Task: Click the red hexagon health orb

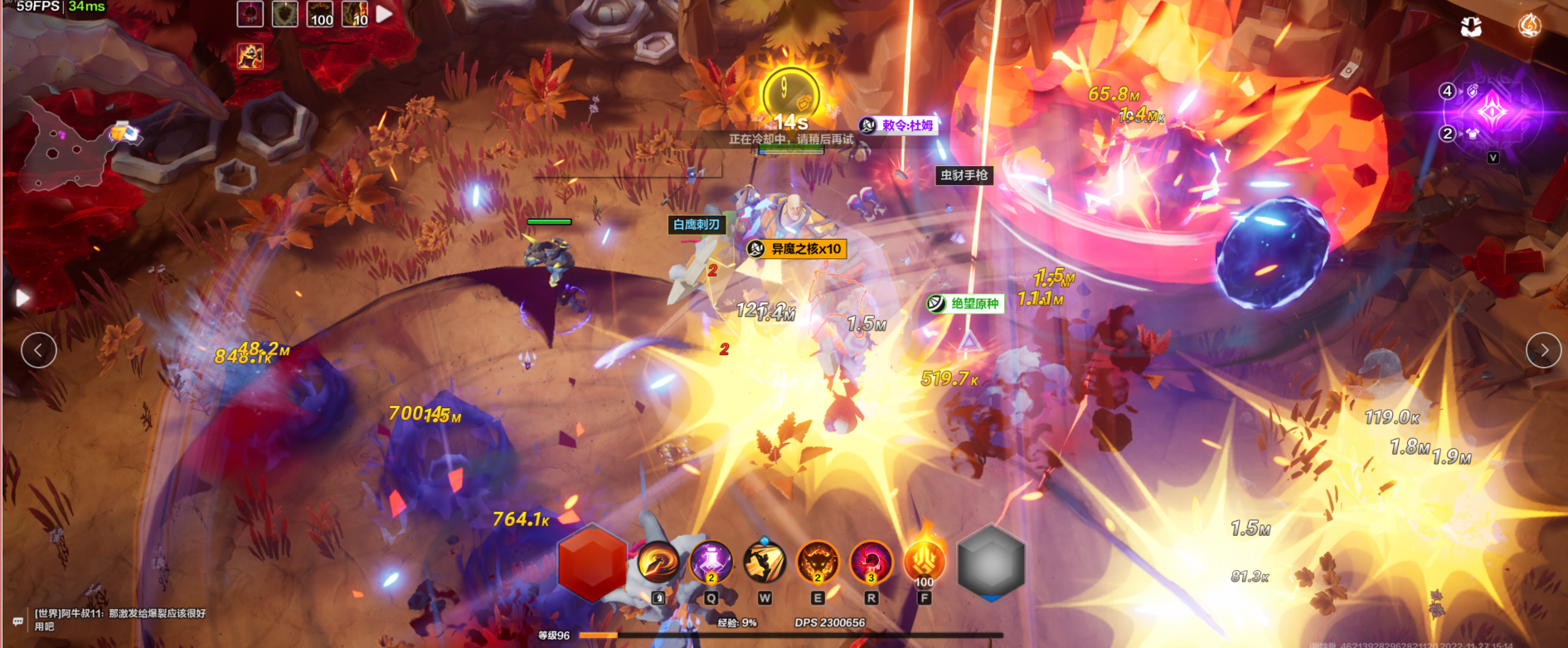Action: pyautogui.click(x=592, y=563)
